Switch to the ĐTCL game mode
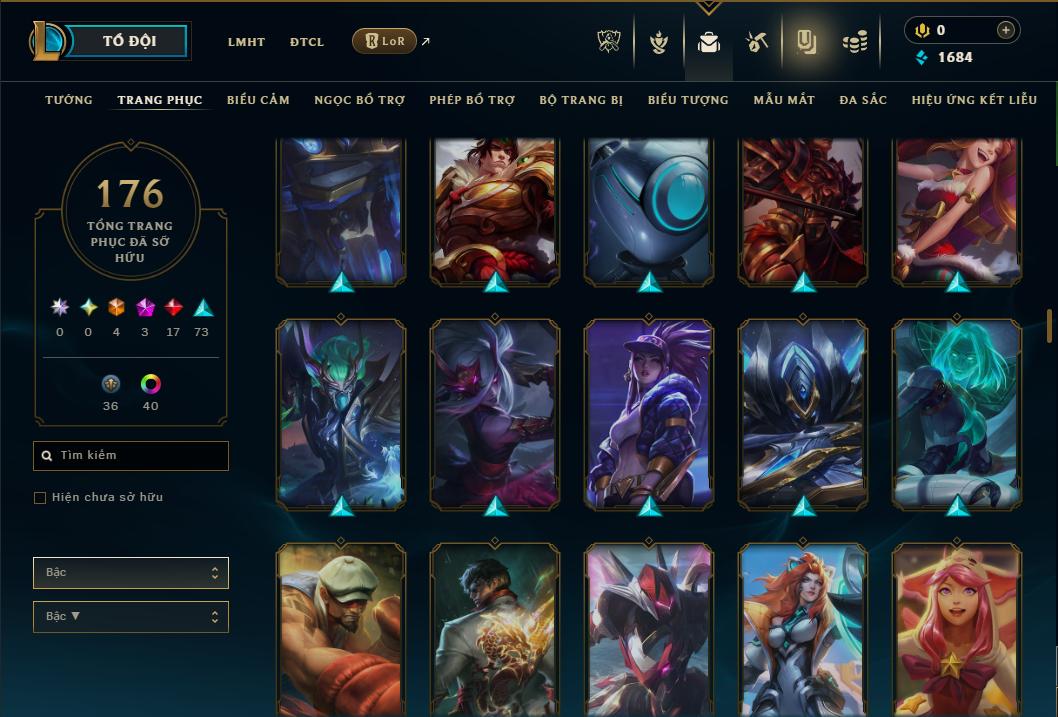This screenshot has width=1058, height=717. coord(307,42)
